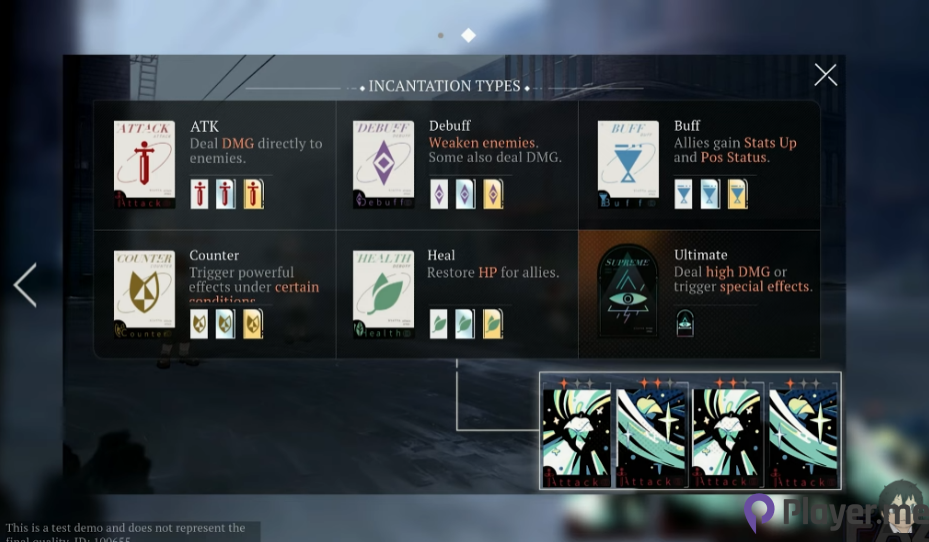Open the Ultimate Supreme card

(x=628, y=292)
